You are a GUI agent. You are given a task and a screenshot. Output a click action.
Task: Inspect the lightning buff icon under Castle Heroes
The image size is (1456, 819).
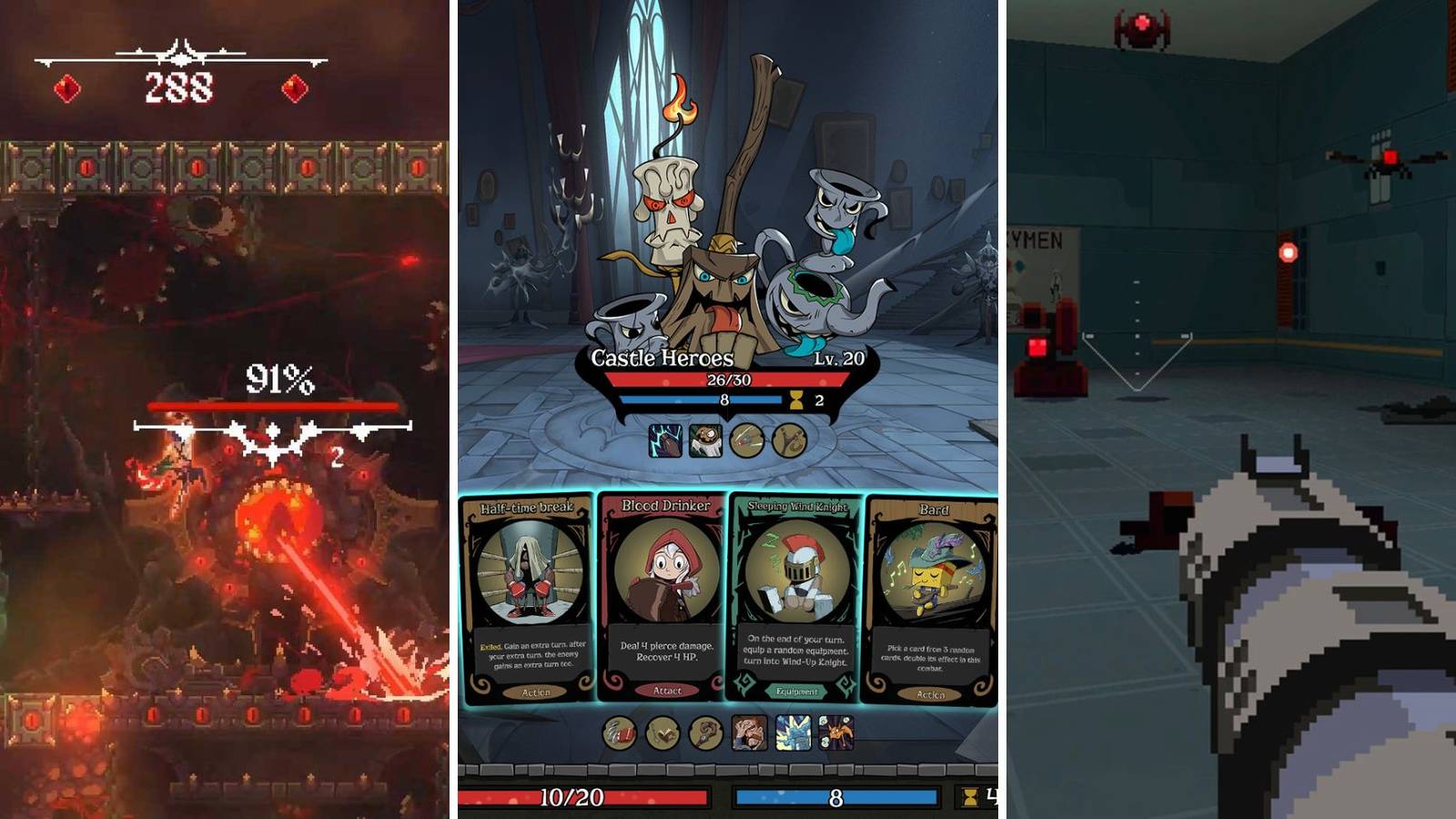click(664, 440)
